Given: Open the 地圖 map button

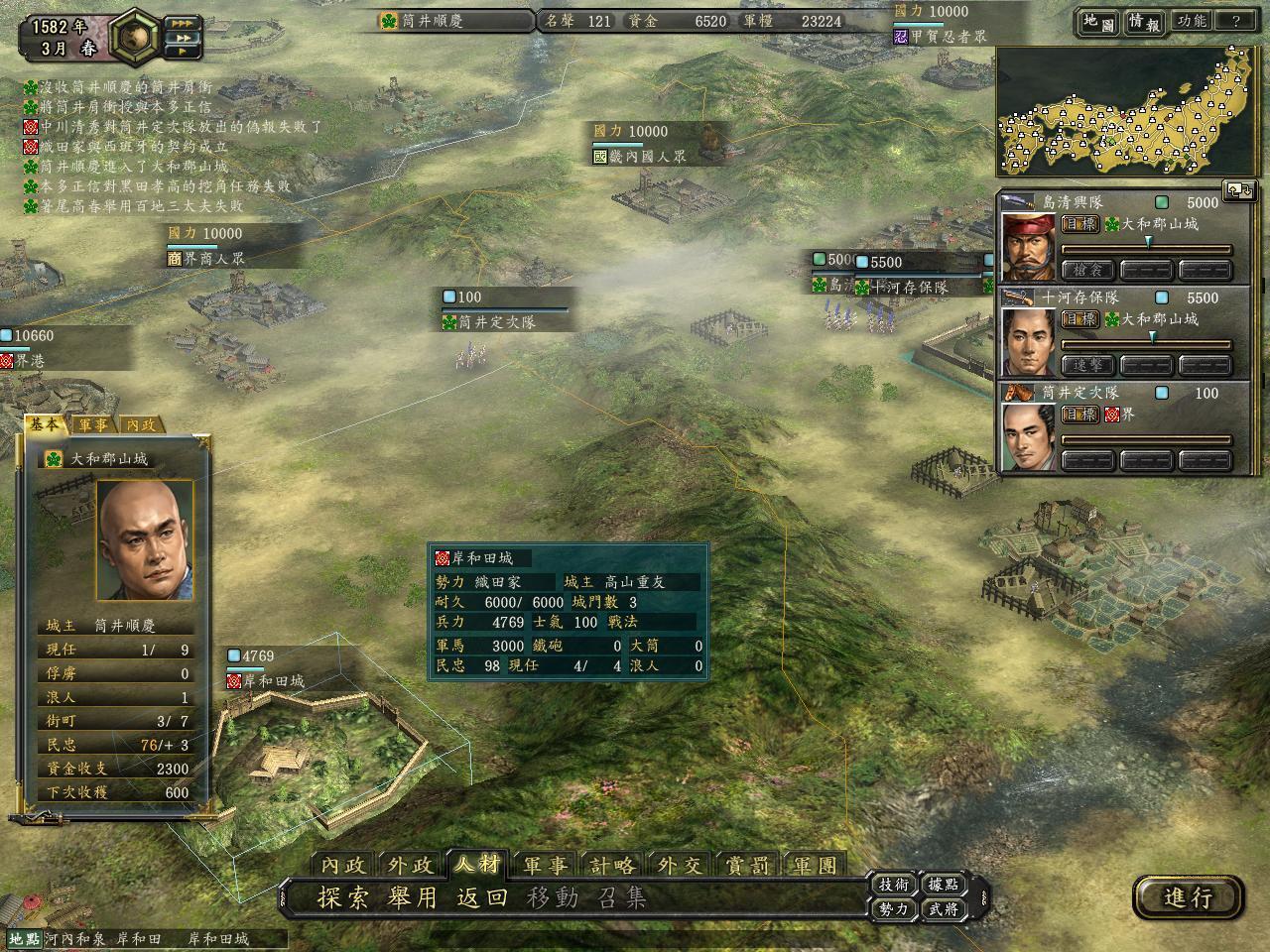Looking at the screenshot, I should pyautogui.click(x=1097, y=22).
